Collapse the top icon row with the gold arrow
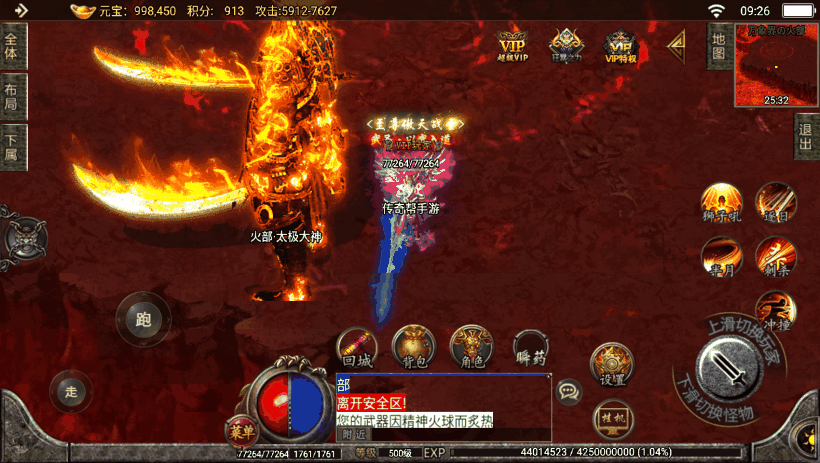 (x=676, y=43)
